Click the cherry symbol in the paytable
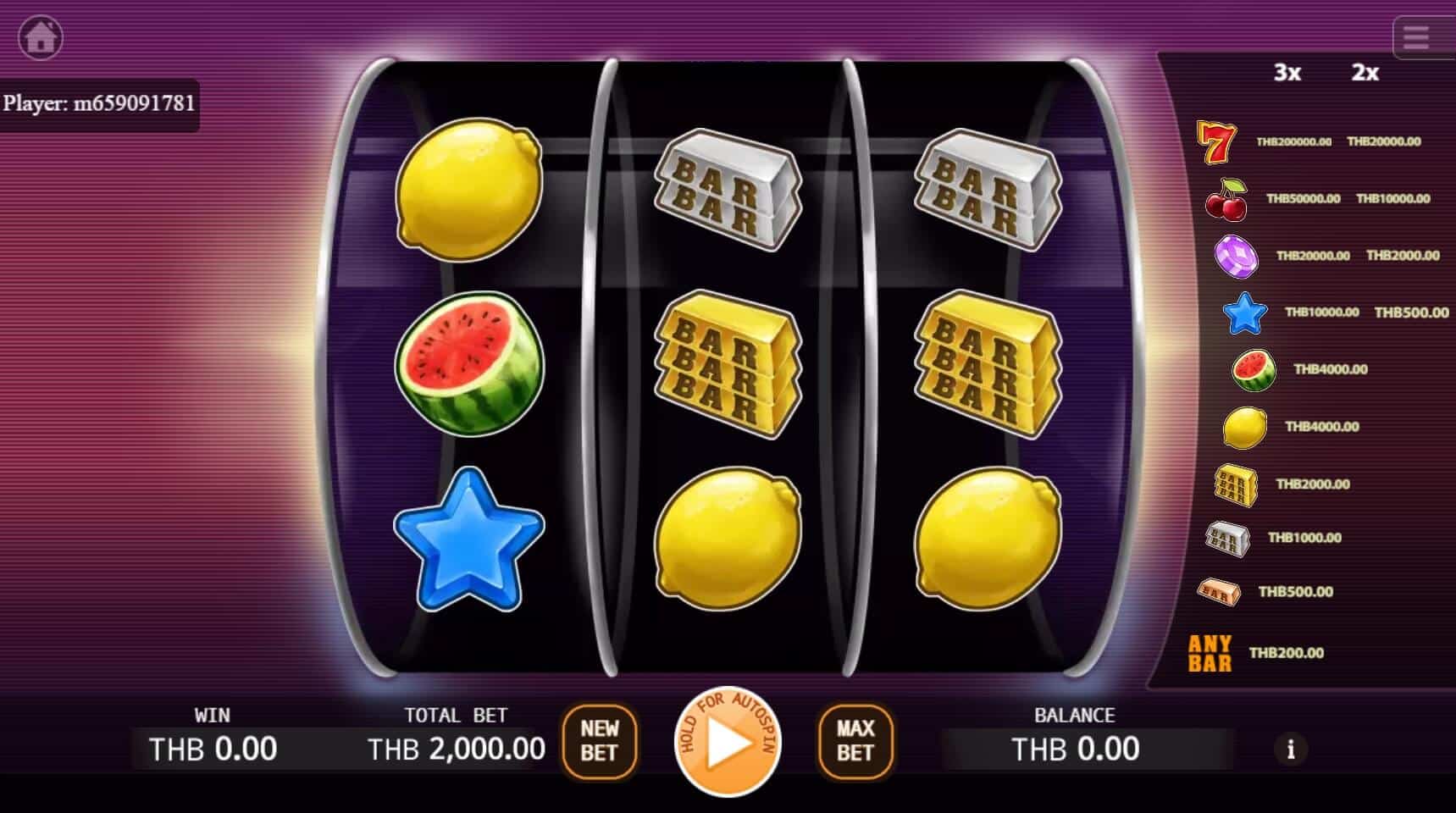This screenshot has width=1456, height=813. 1226,198
